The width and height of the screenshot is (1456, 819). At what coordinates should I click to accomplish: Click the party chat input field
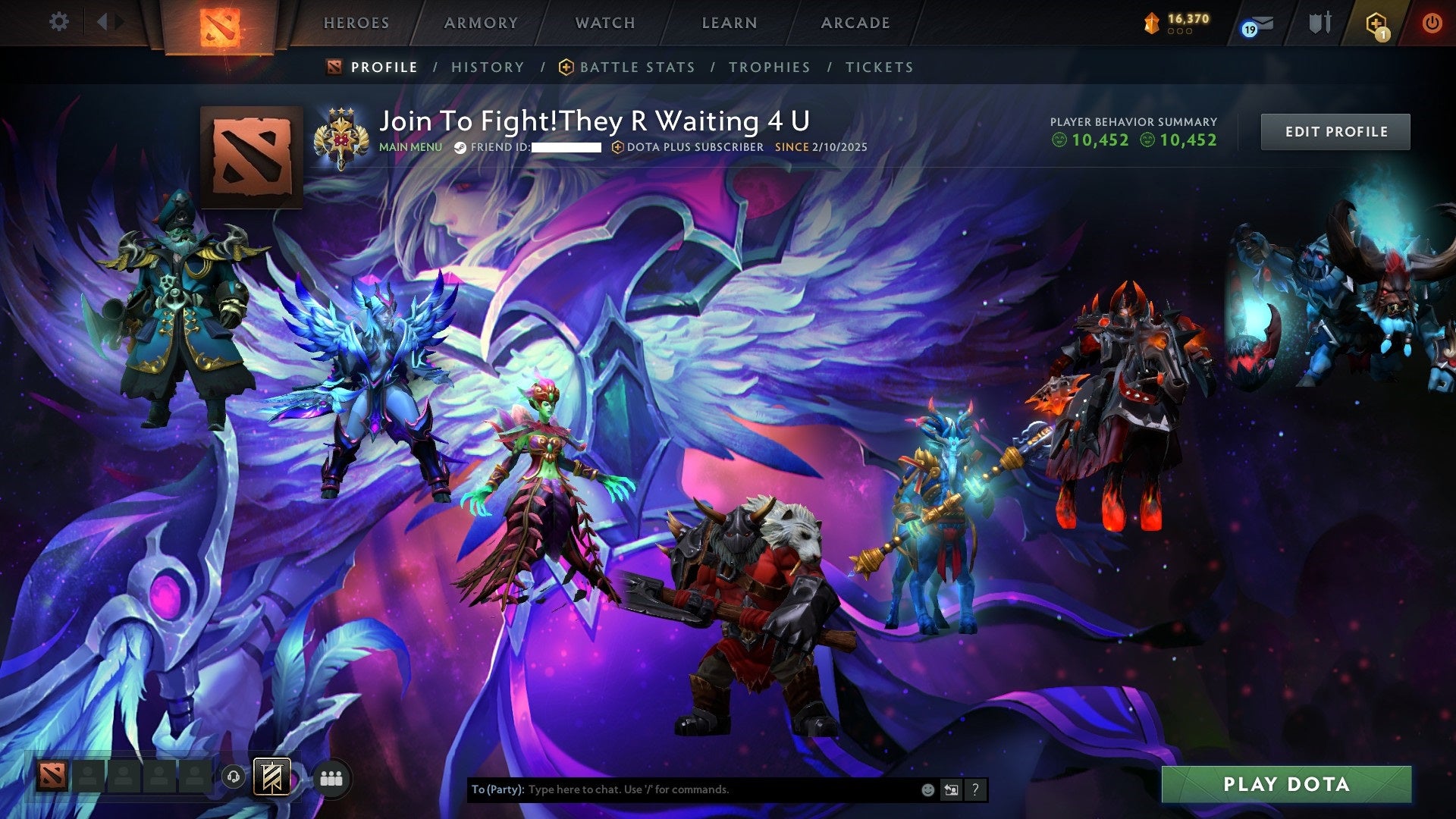click(682, 789)
